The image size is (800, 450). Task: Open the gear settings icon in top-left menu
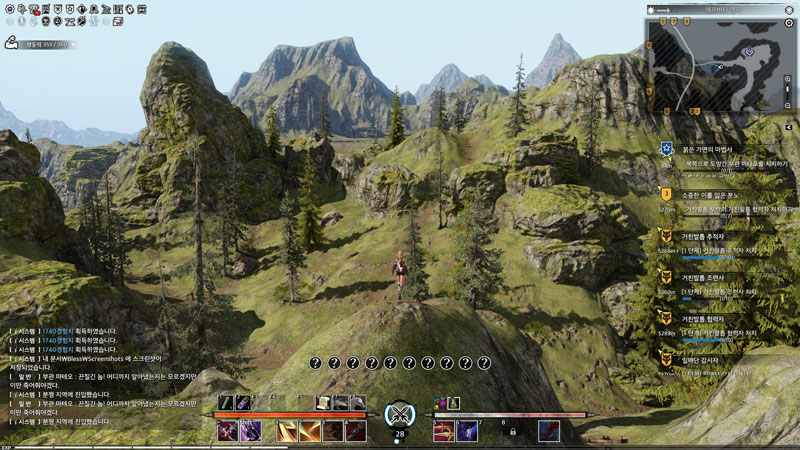click(9, 9)
